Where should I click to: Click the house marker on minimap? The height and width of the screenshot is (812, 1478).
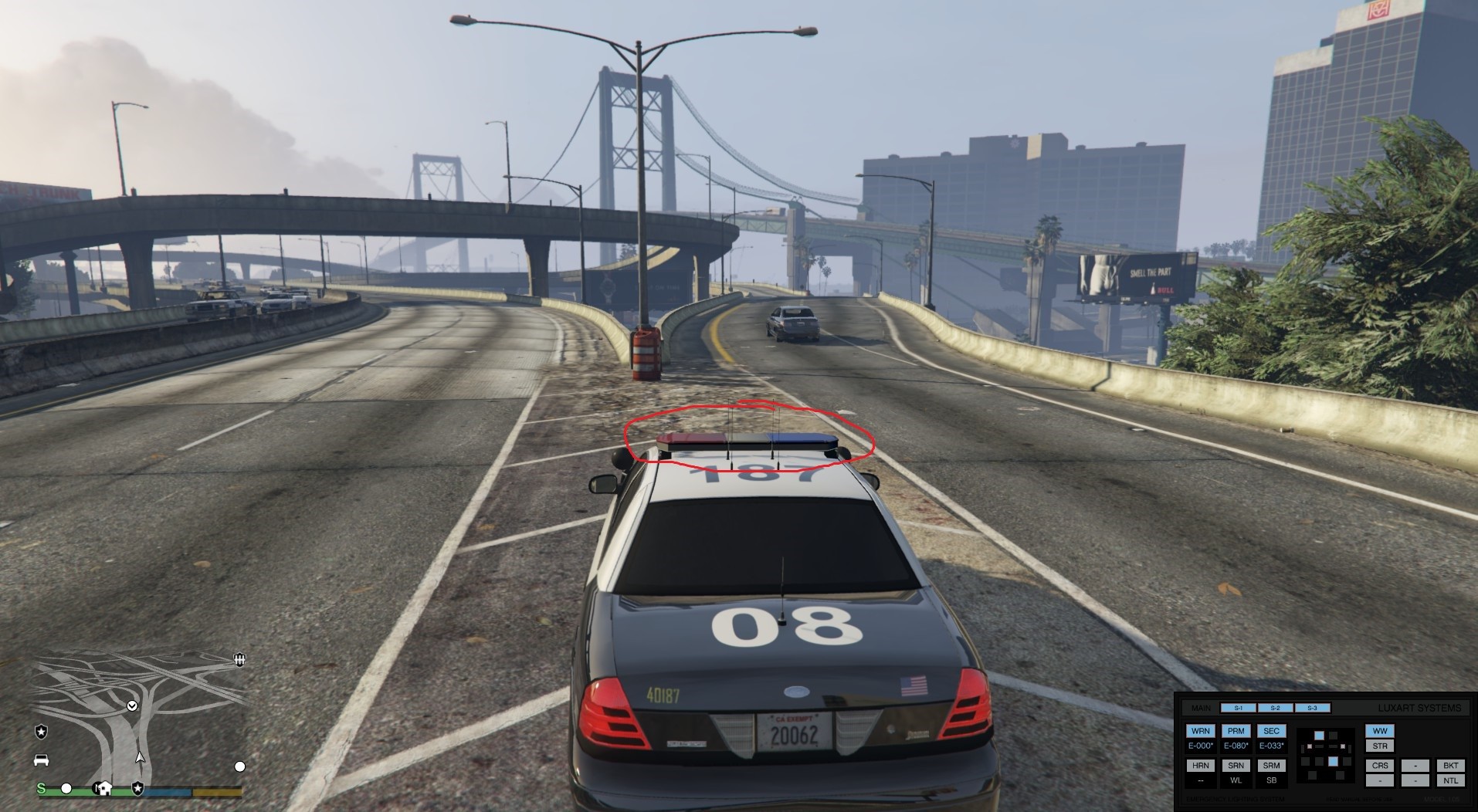pos(104,788)
